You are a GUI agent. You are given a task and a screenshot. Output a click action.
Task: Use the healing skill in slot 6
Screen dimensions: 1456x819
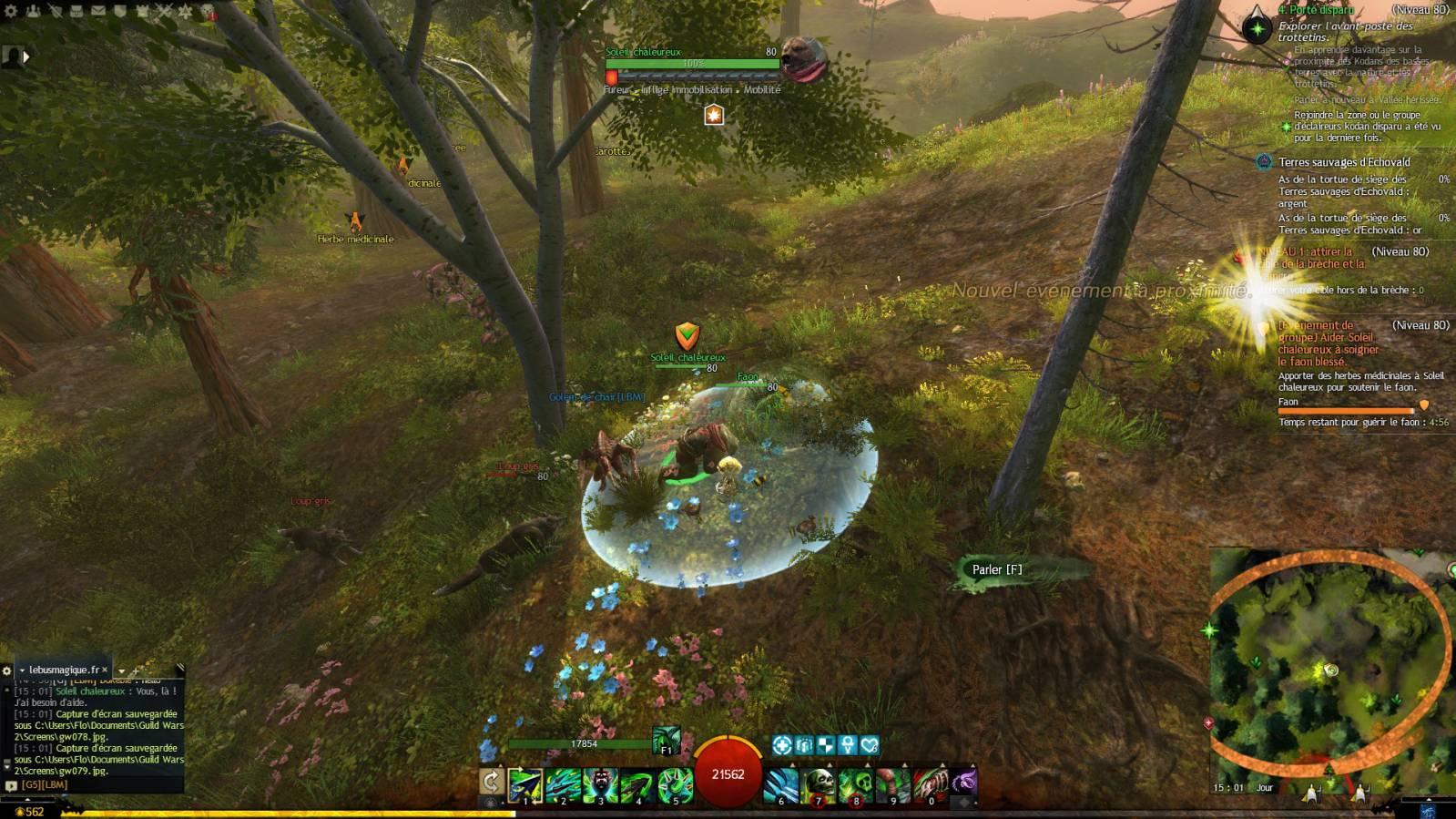[781, 785]
